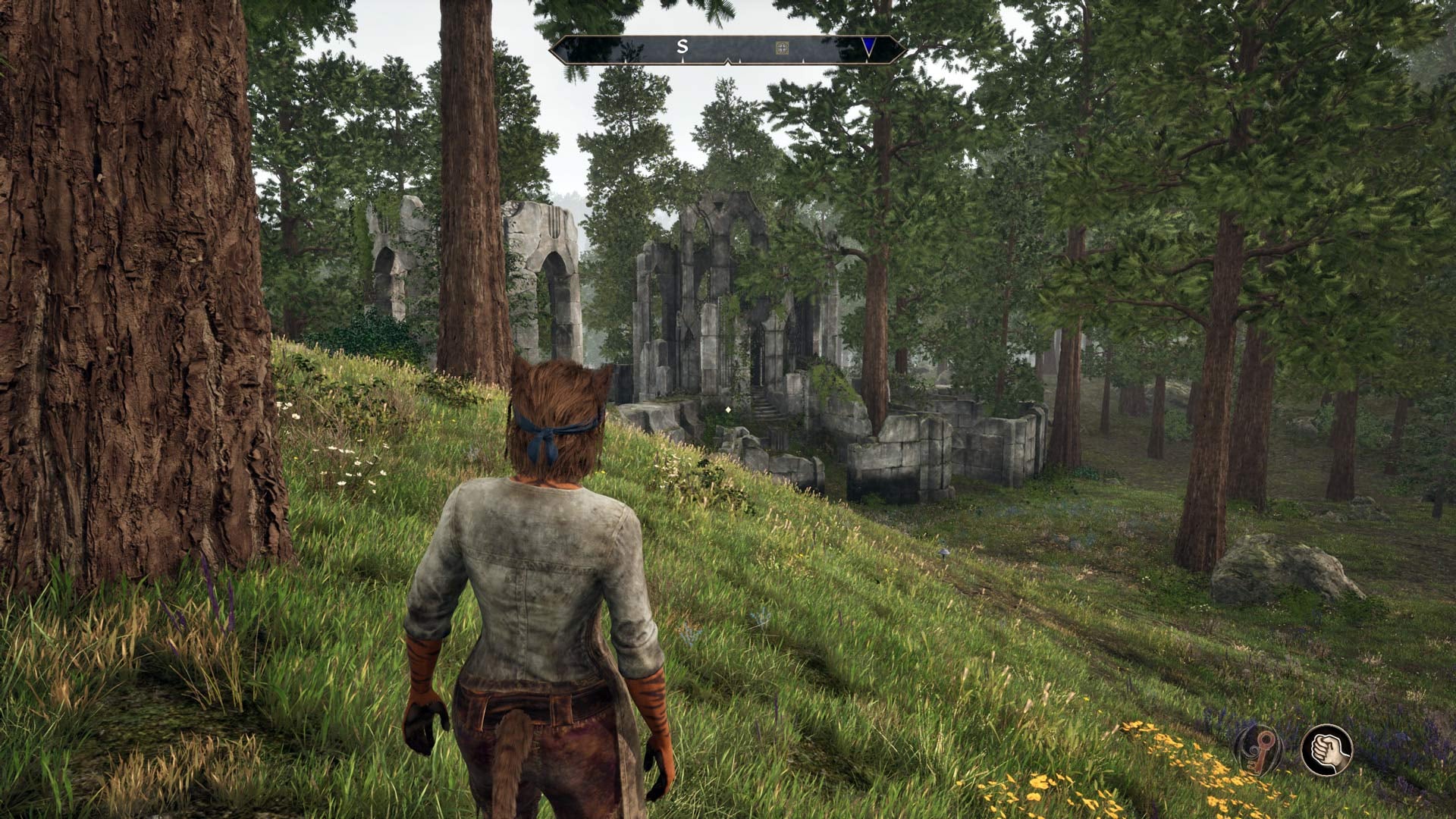1456x819 pixels.
Task: Click the blue waypoint triangle on the compass
Action: pyautogui.click(x=868, y=45)
